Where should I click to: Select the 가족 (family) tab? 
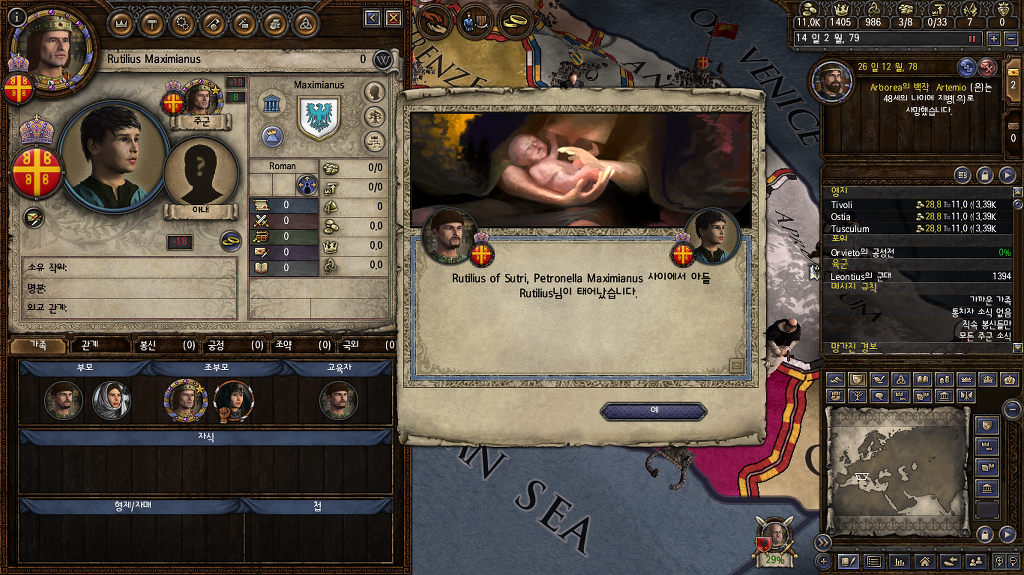click(x=38, y=345)
